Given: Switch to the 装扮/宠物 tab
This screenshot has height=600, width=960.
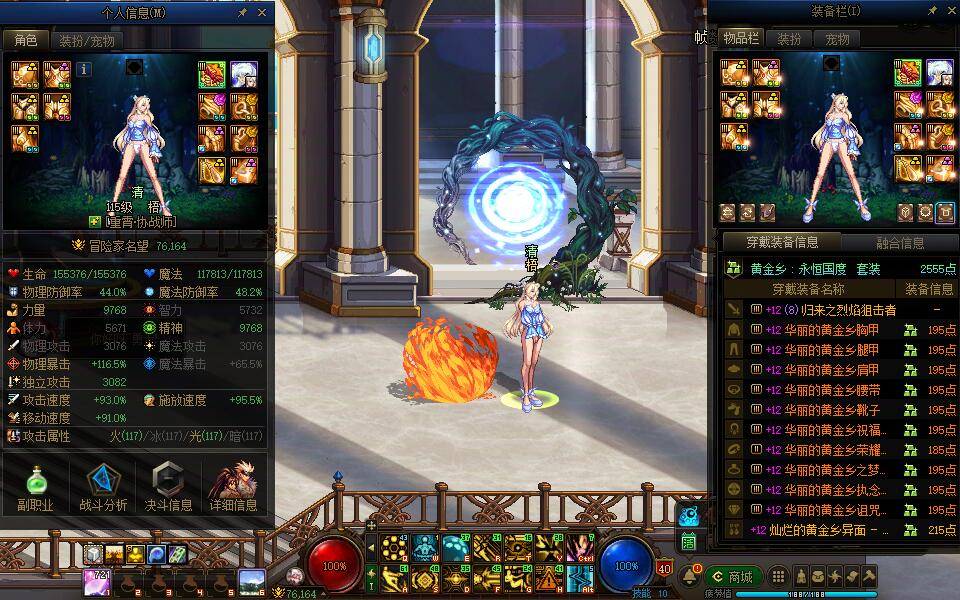Looking at the screenshot, I should point(87,41).
